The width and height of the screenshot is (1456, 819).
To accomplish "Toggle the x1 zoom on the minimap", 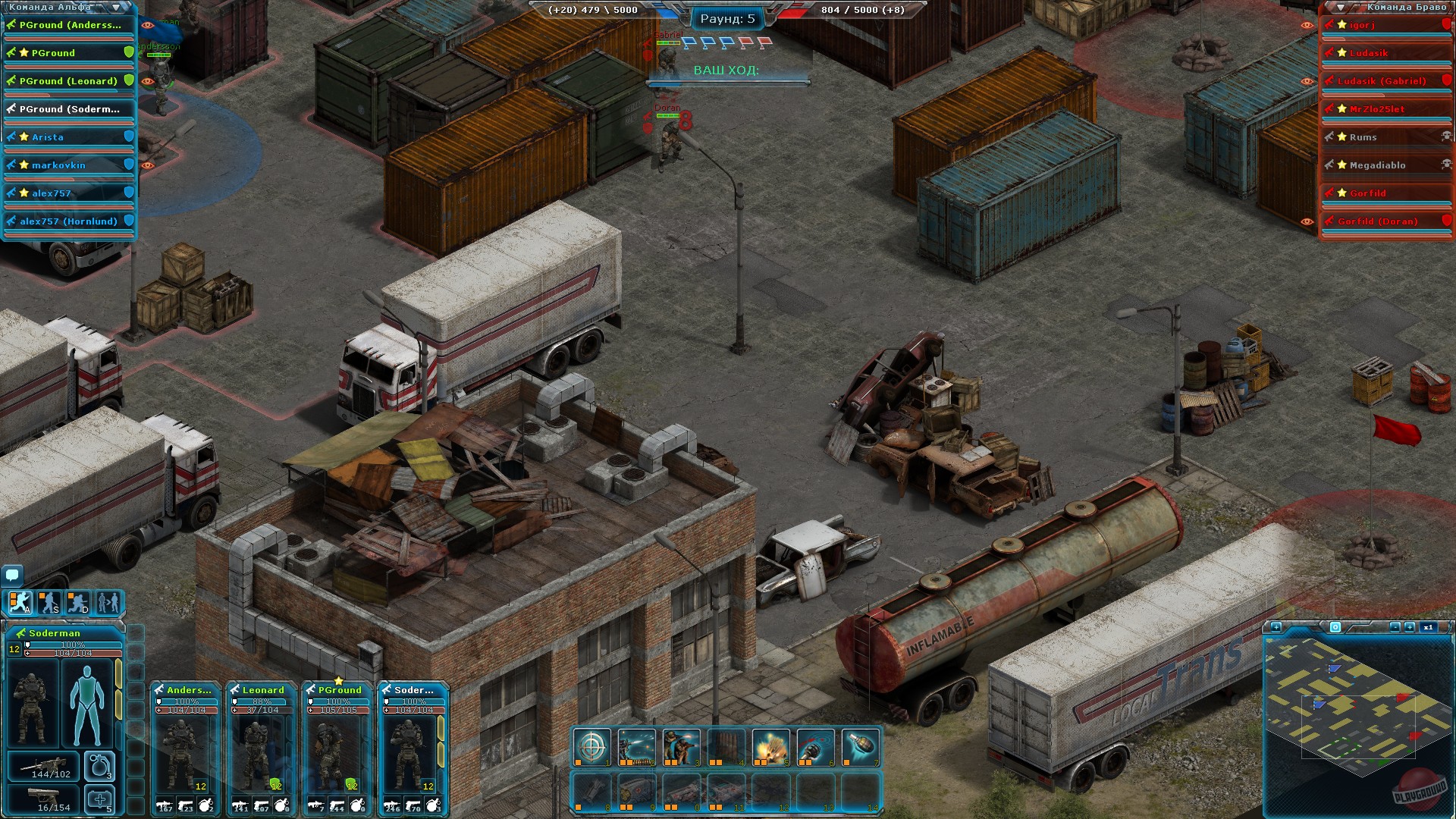I will pos(1429,628).
